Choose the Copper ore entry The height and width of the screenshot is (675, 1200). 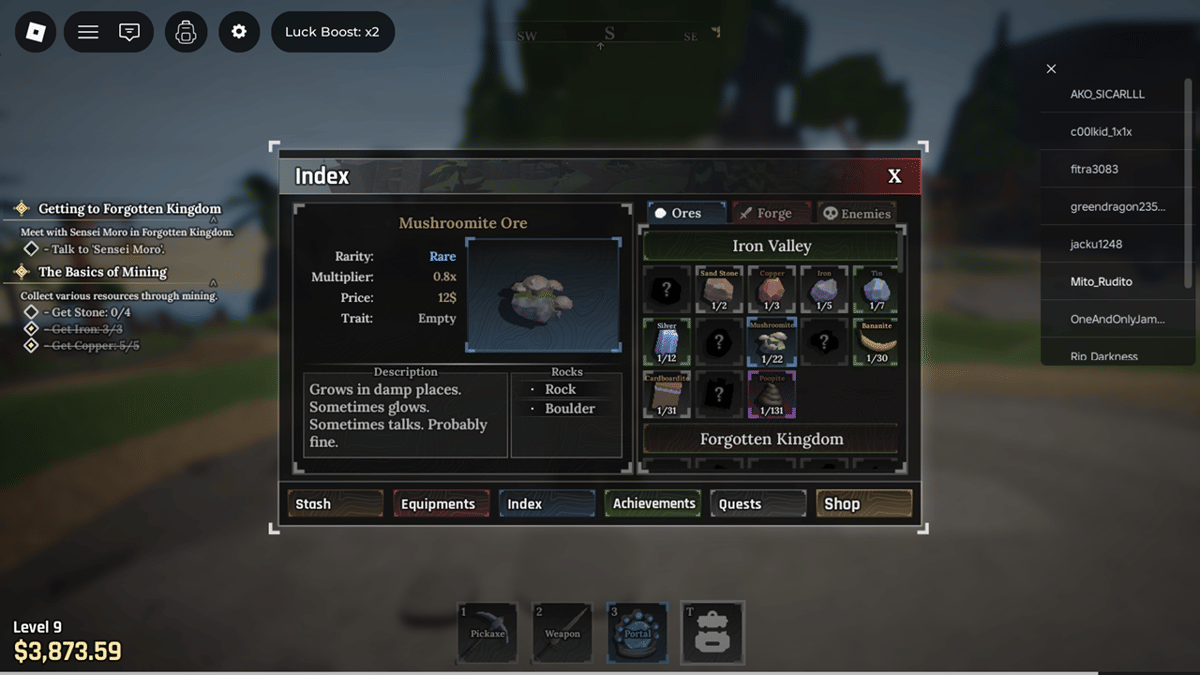click(x=771, y=290)
